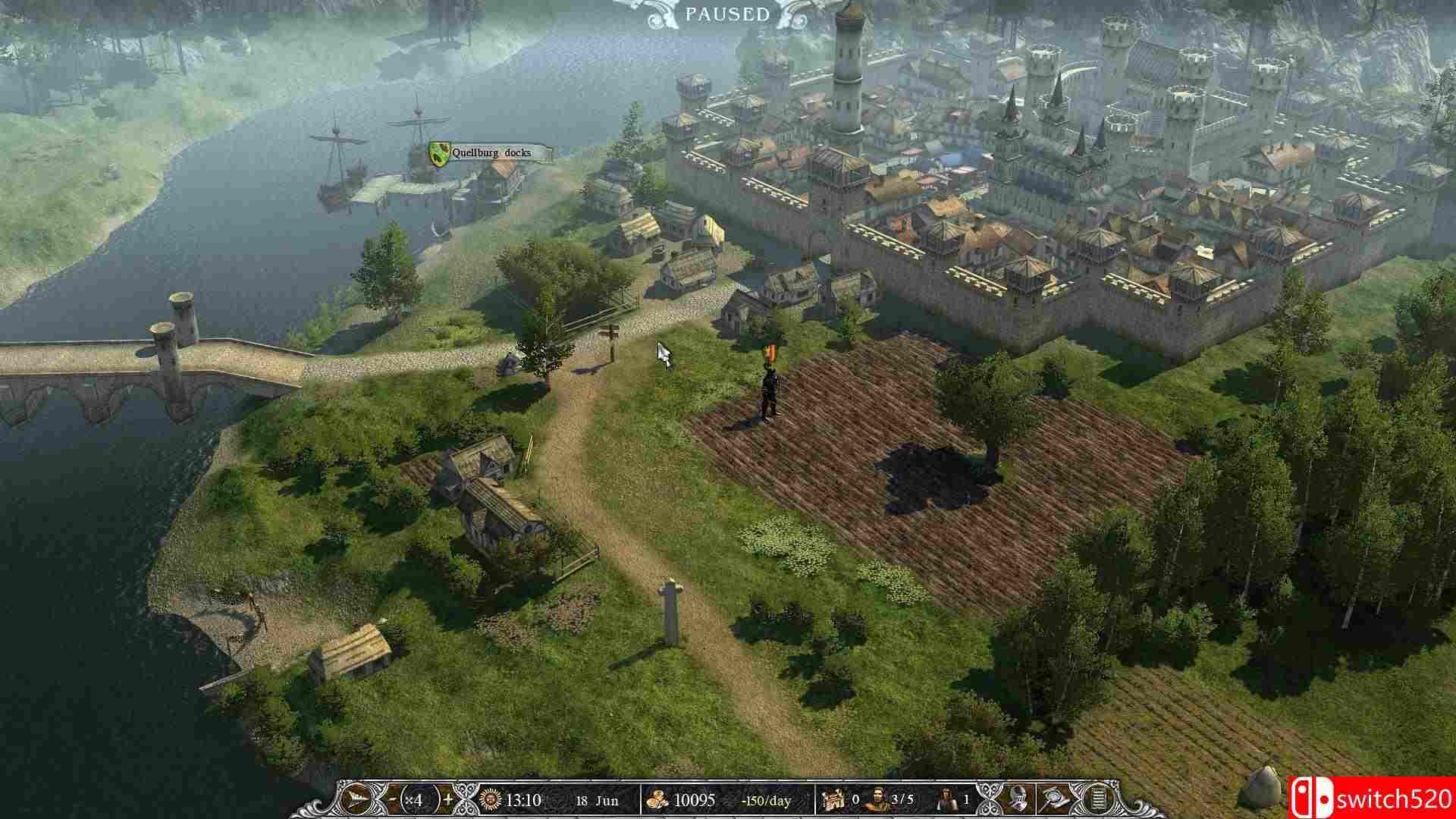Select the hourglass game speed icon
The width and height of the screenshot is (1456, 819).
click(357, 799)
